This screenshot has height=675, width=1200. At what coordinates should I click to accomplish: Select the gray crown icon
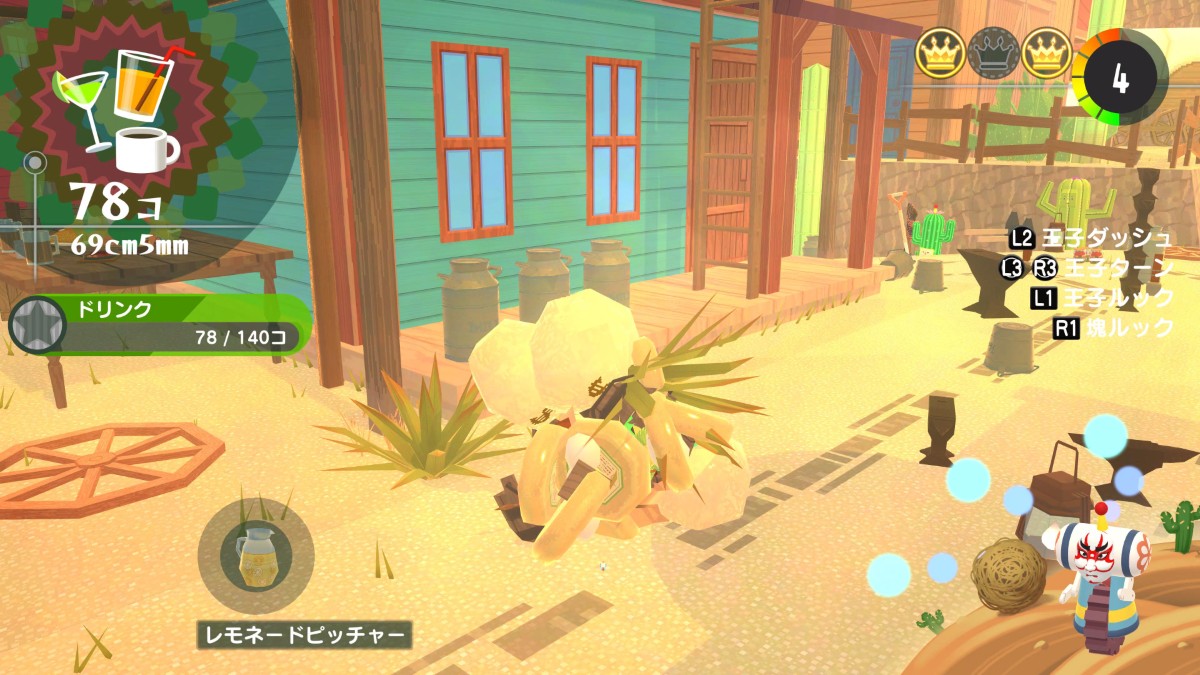[x=994, y=53]
